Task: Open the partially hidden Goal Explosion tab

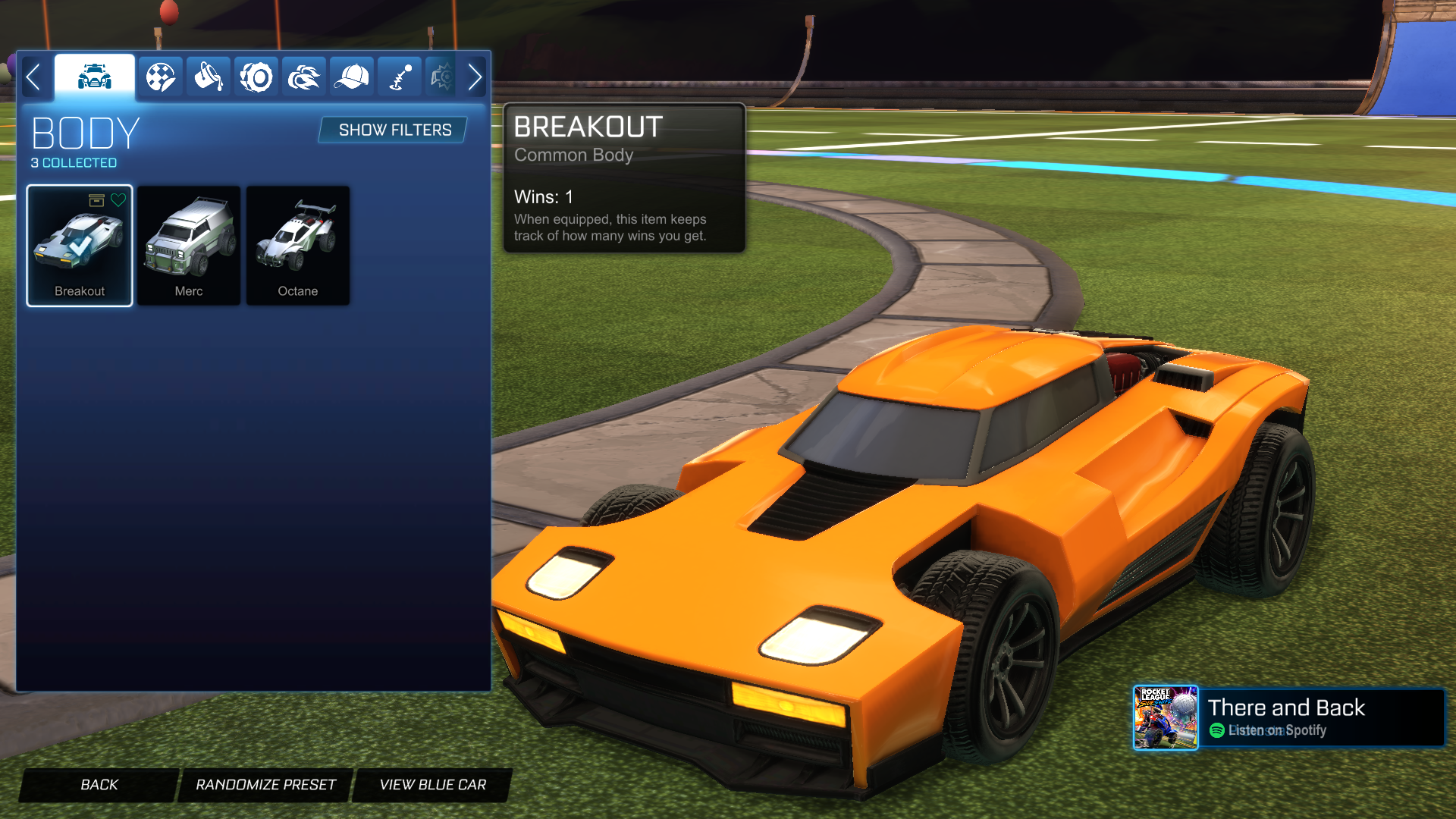Action: click(x=441, y=77)
